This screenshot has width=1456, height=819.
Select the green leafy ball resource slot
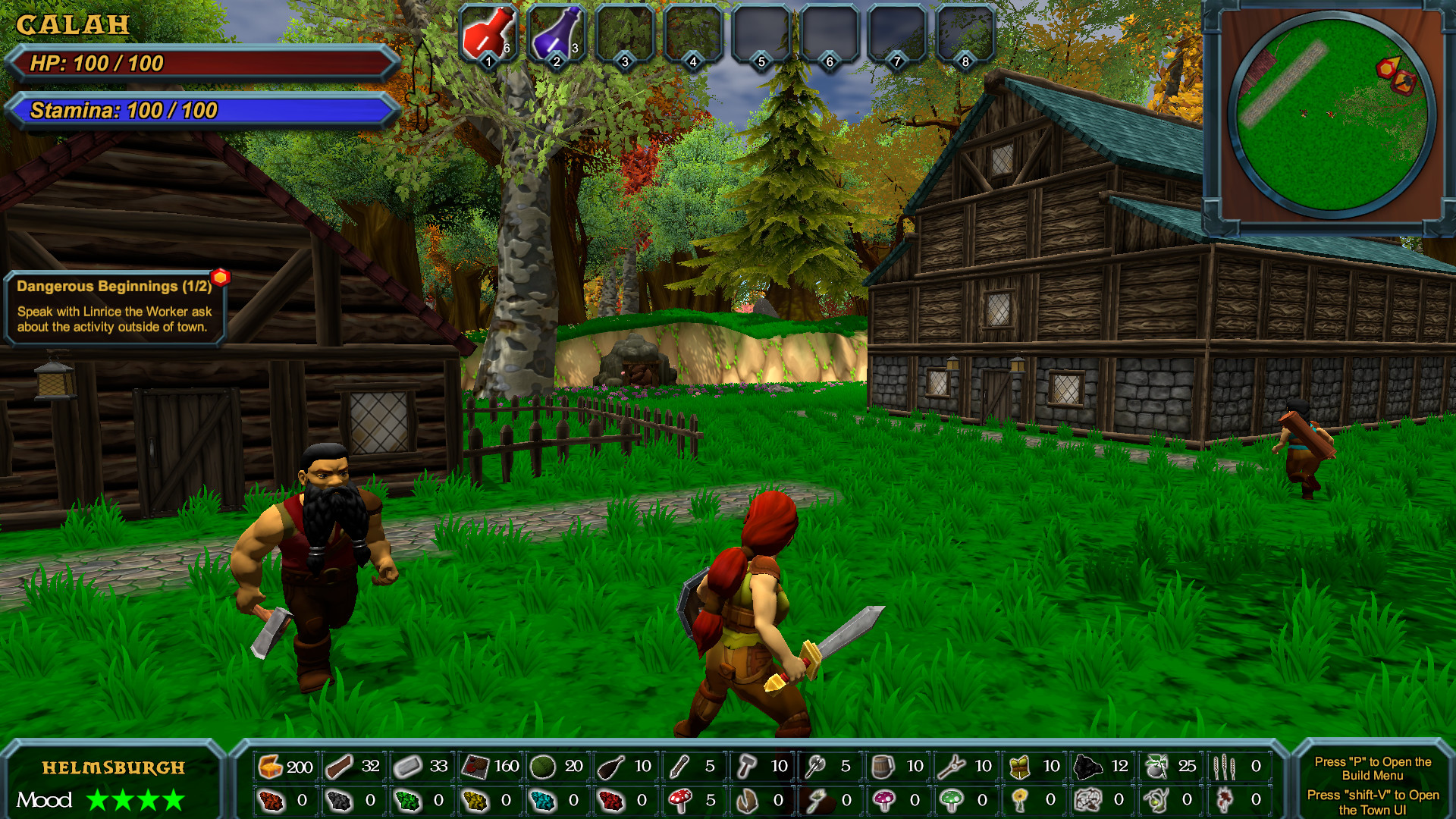click(543, 767)
